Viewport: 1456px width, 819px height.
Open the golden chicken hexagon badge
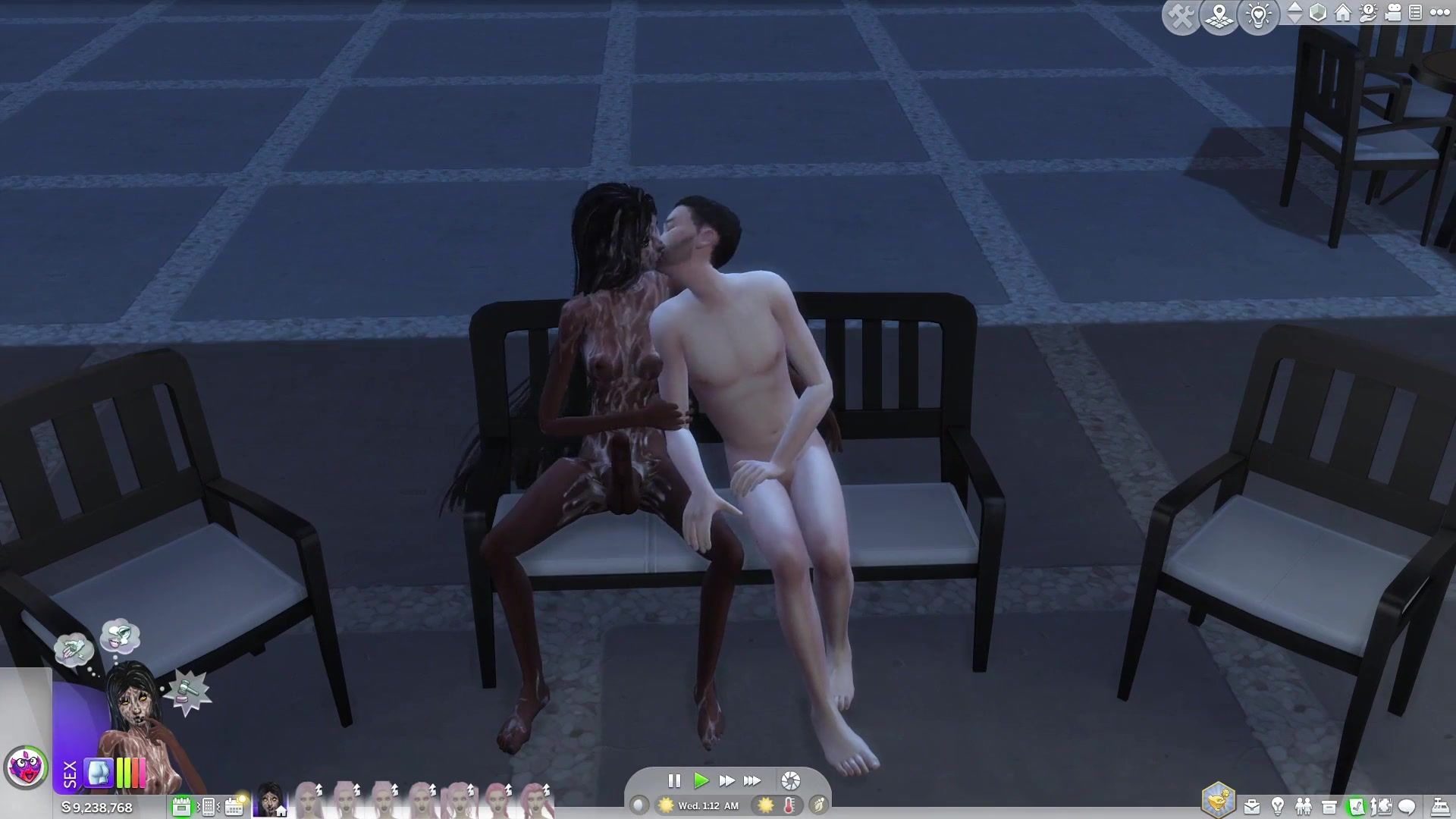coord(1218,800)
